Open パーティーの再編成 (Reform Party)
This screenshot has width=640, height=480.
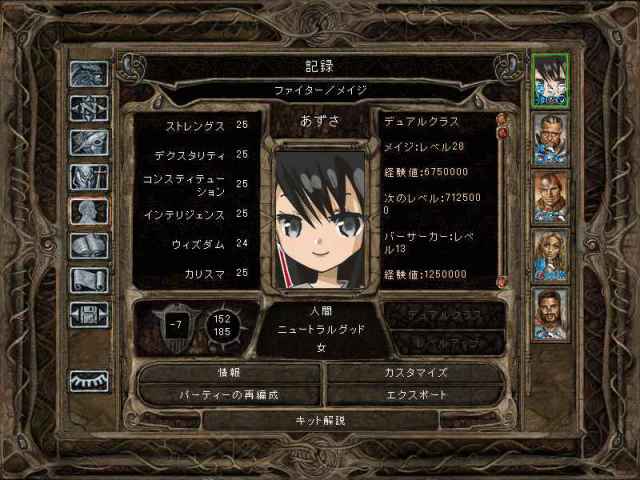coord(229,394)
